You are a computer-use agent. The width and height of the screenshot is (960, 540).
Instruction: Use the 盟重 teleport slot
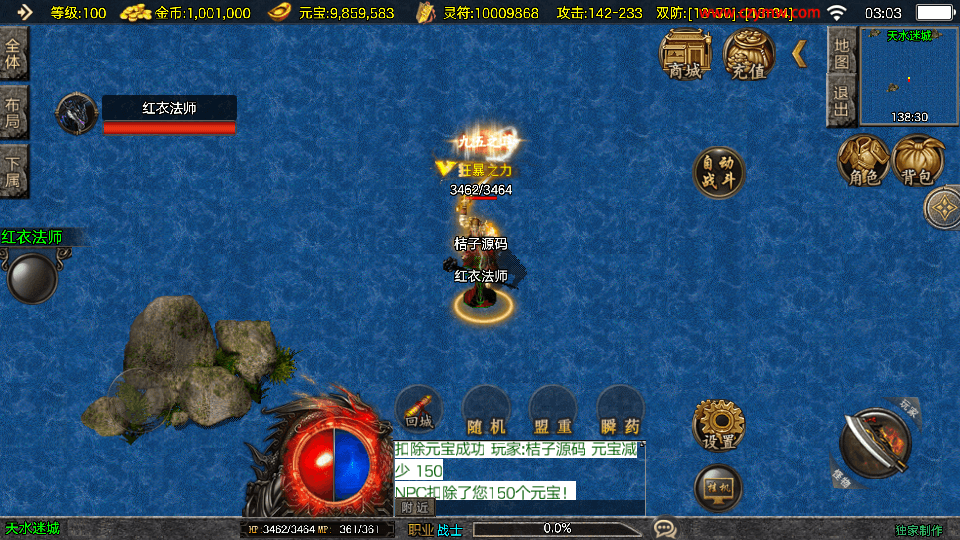(x=553, y=410)
